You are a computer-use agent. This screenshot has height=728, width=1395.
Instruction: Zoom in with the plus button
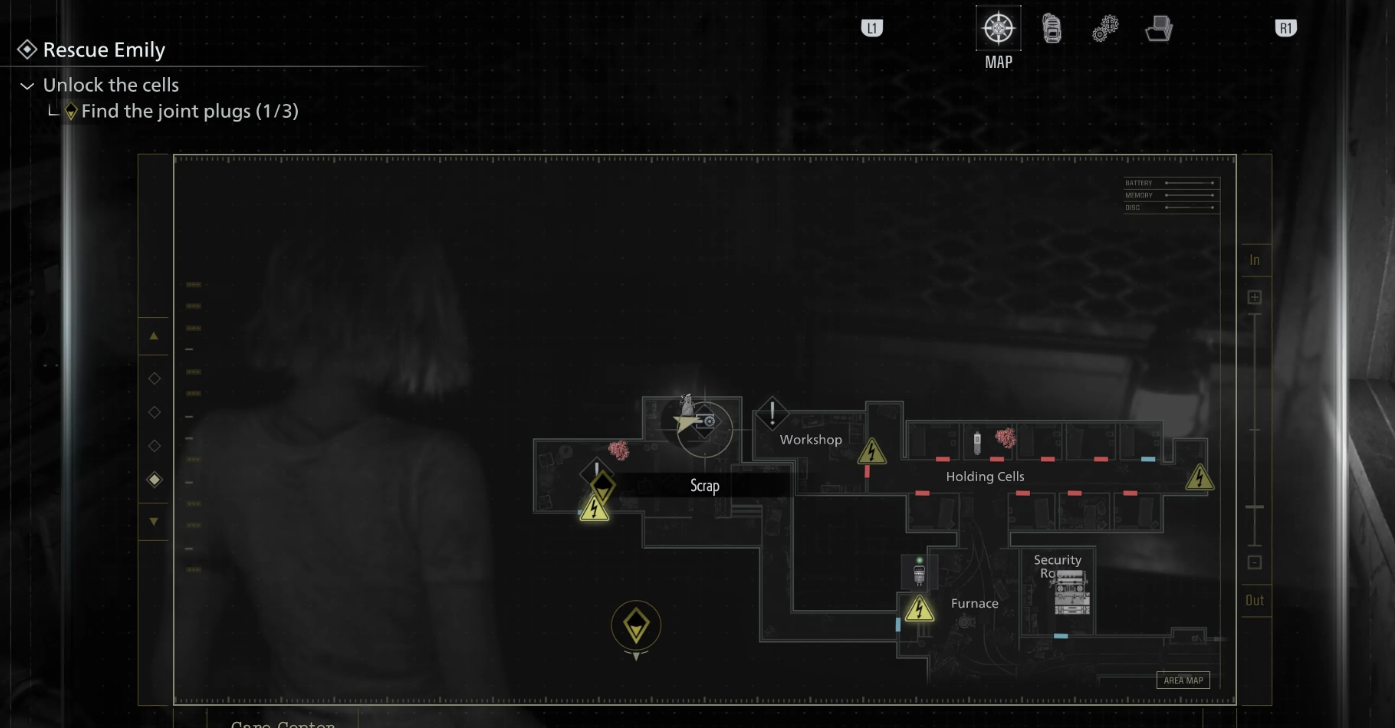pyautogui.click(x=1254, y=297)
